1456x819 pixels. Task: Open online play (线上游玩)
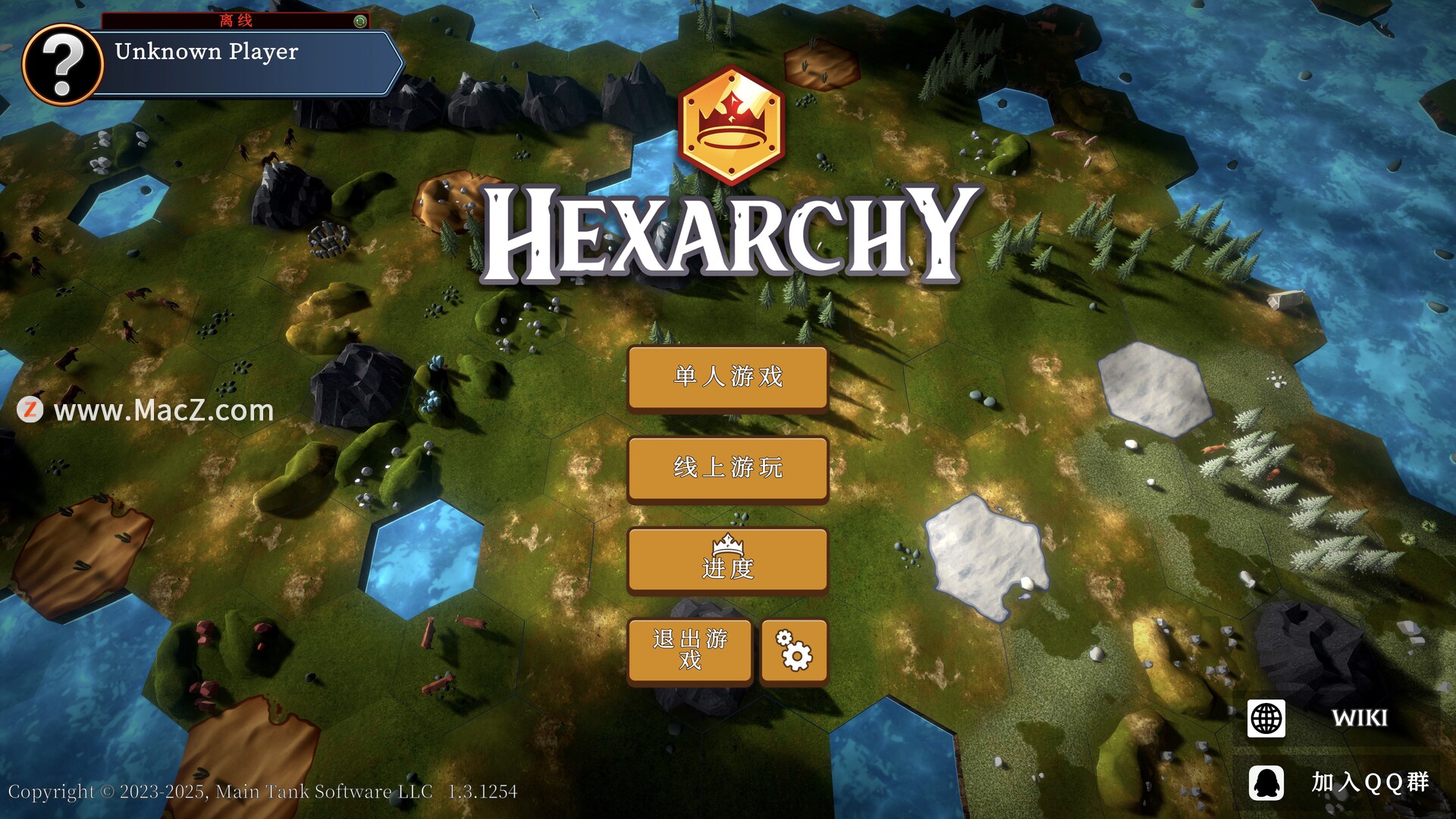pos(727,468)
